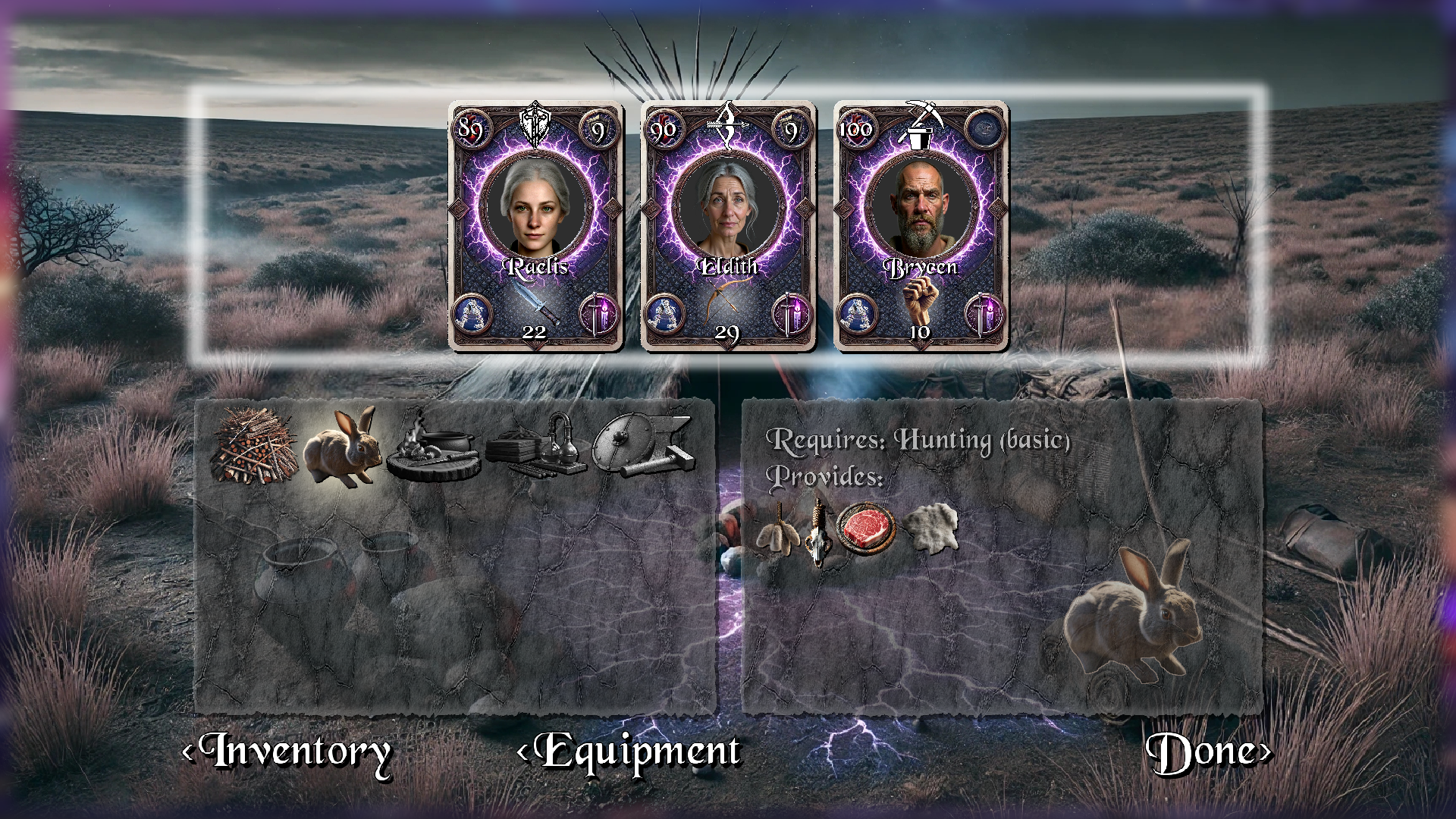The image size is (1456, 819).
Task: Select the rabbit hunting icon
Action: (x=343, y=447)
